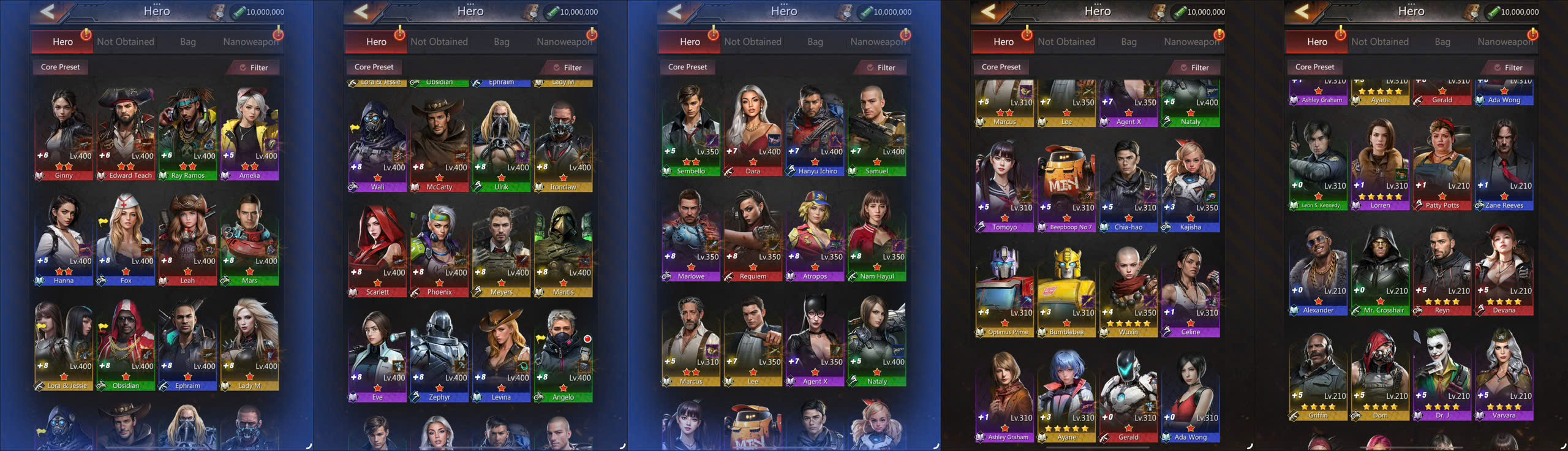The image size is (1568, 451).
Task: Choose the Bumblebee hero card
Action: [1066, 292]
